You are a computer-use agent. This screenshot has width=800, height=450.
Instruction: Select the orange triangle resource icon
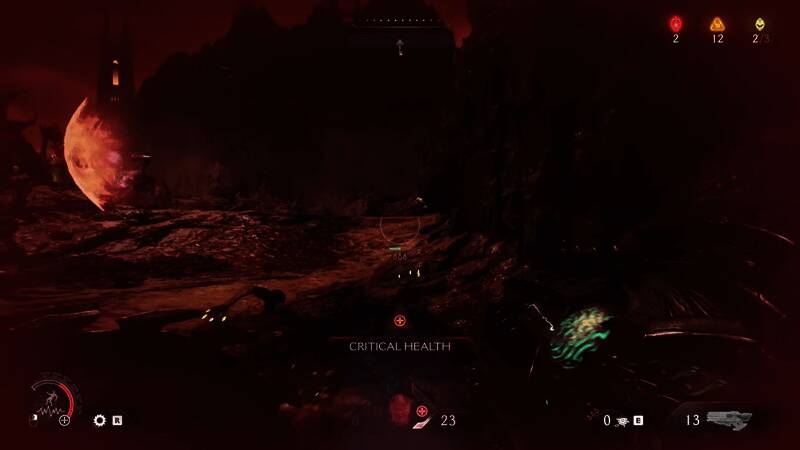pos(717,24)
